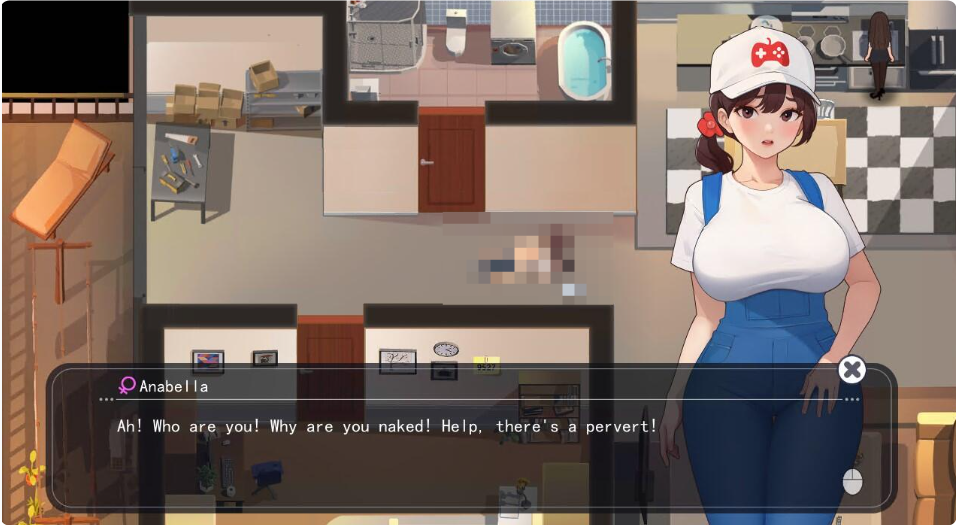The image size is (956, 525).
Task: Close the dialogue box with the X button
Action: (x=851, y=370)
